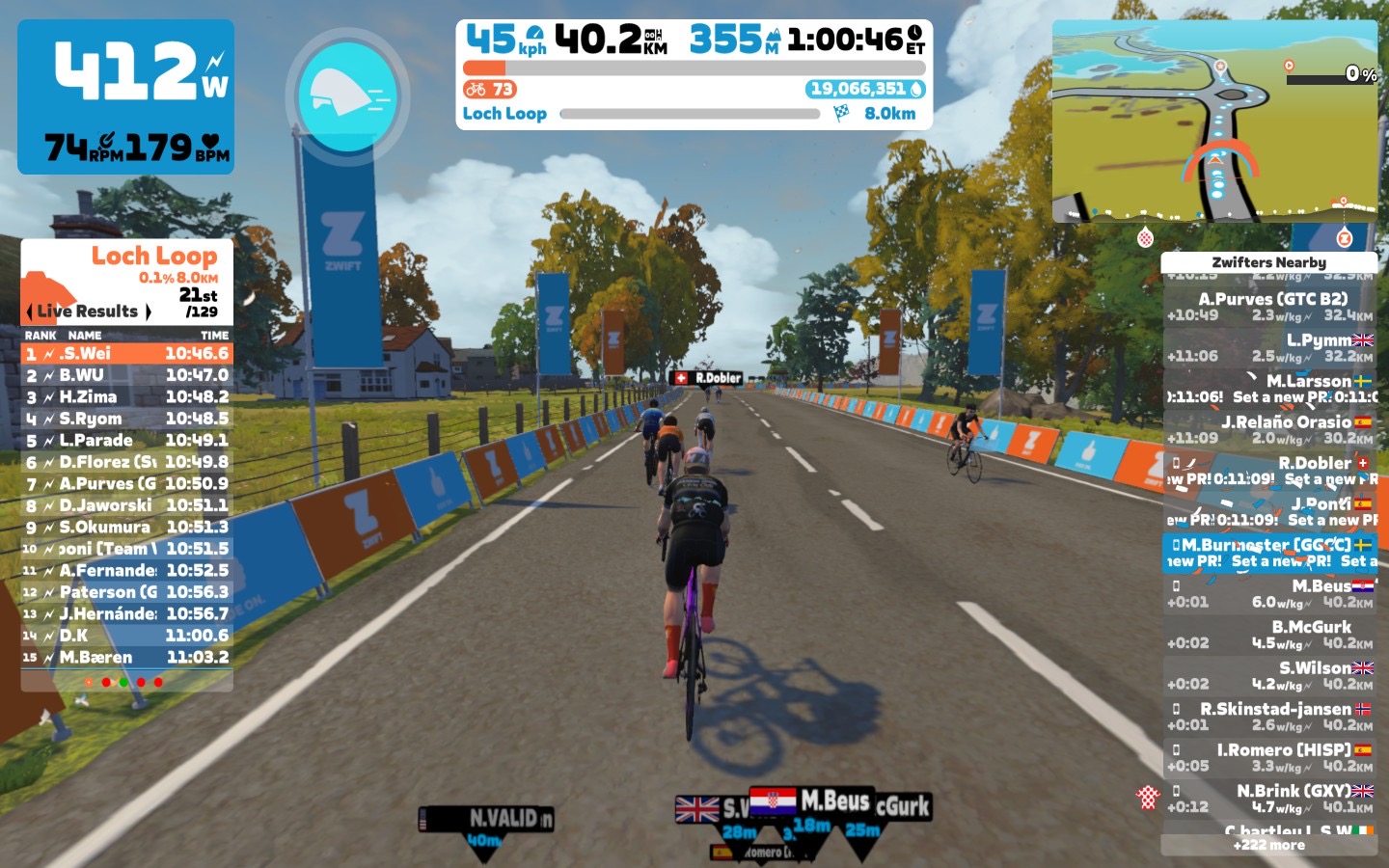Screen dimensions: 1389x868
Task: Select M.Beus in Zwifters Nearby list
Action: pyautogui.click(x=1268, y=594)
